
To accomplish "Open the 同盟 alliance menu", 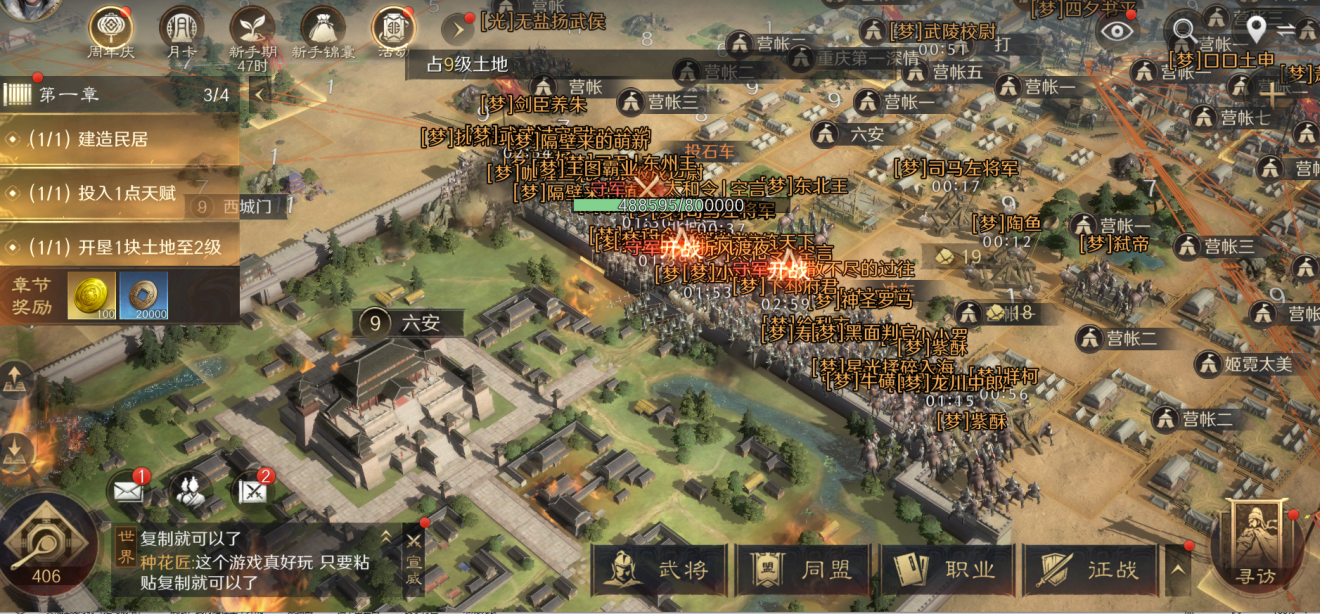I will pos(804,570).
